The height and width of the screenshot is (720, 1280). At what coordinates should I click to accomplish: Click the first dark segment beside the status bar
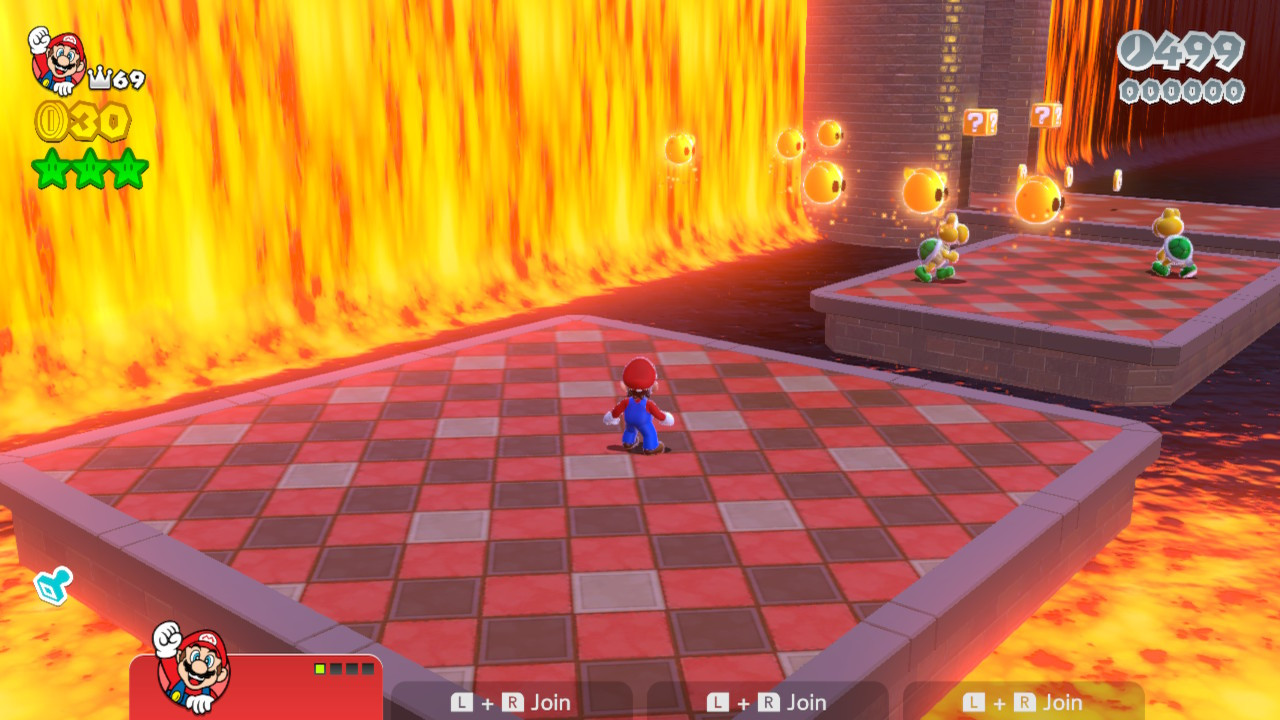pos(335,668)
